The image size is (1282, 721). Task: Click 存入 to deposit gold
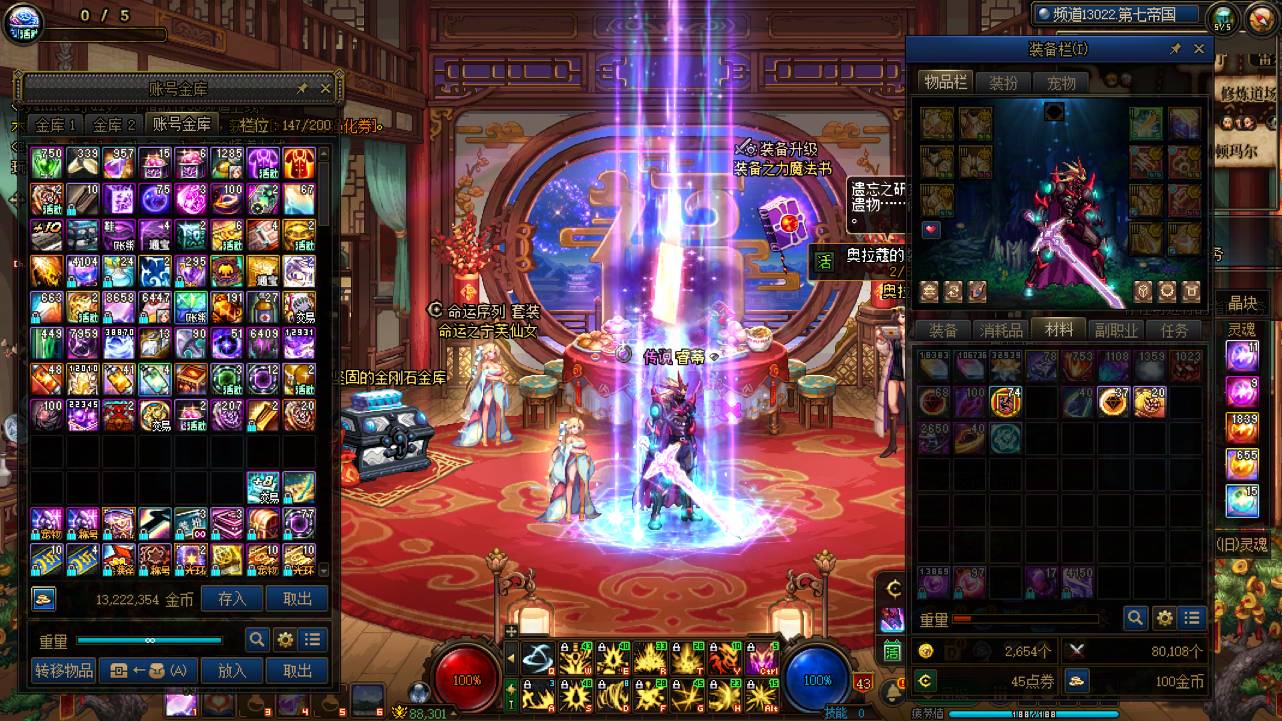[232, 599]
